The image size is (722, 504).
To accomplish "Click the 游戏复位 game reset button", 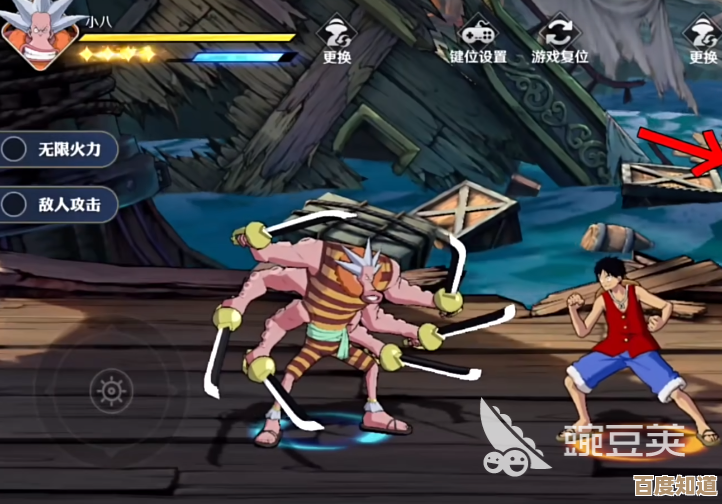I will pos(559,40).
